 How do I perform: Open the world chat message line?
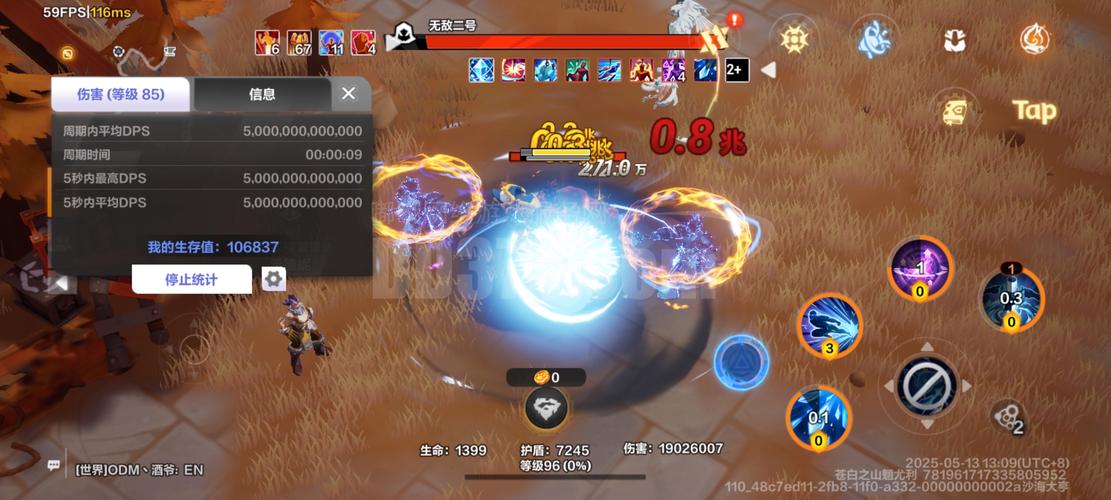(x=140, y=468)
